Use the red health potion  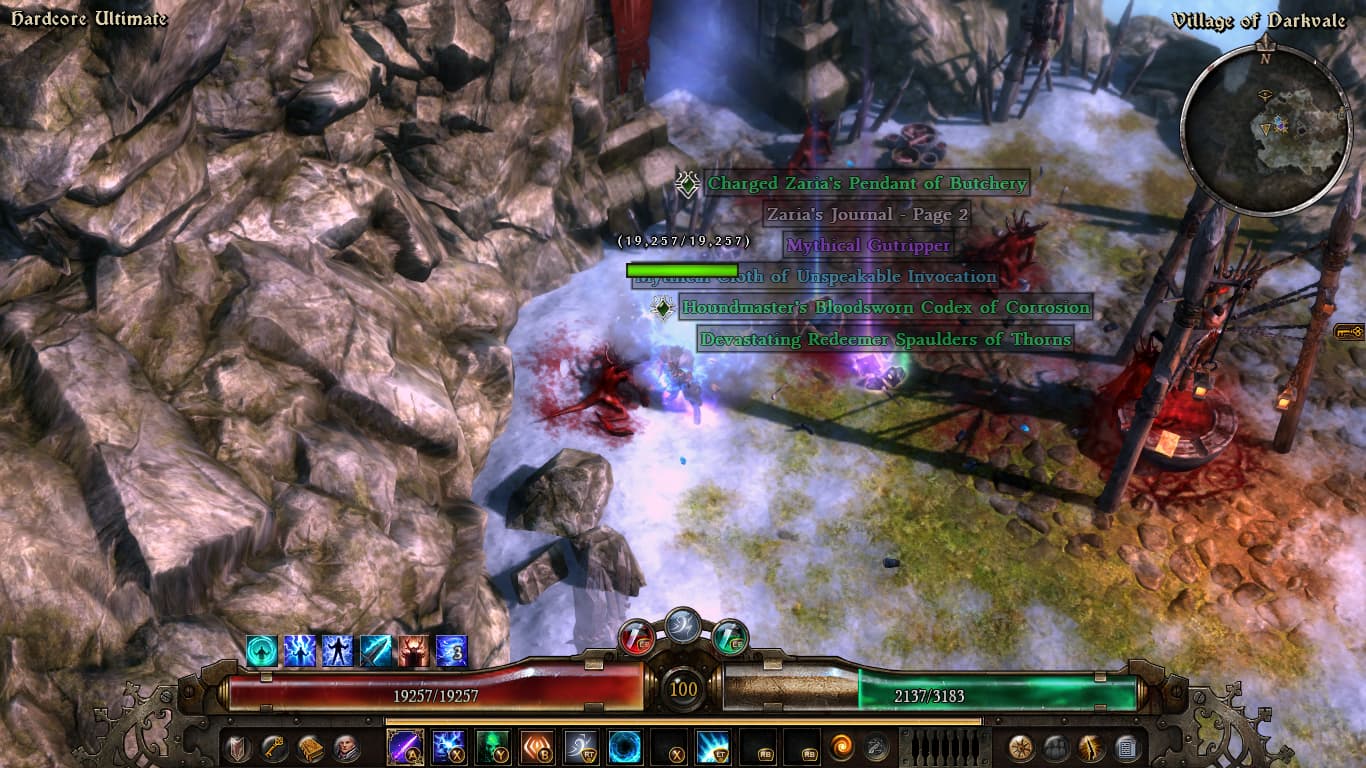[637, 635]
